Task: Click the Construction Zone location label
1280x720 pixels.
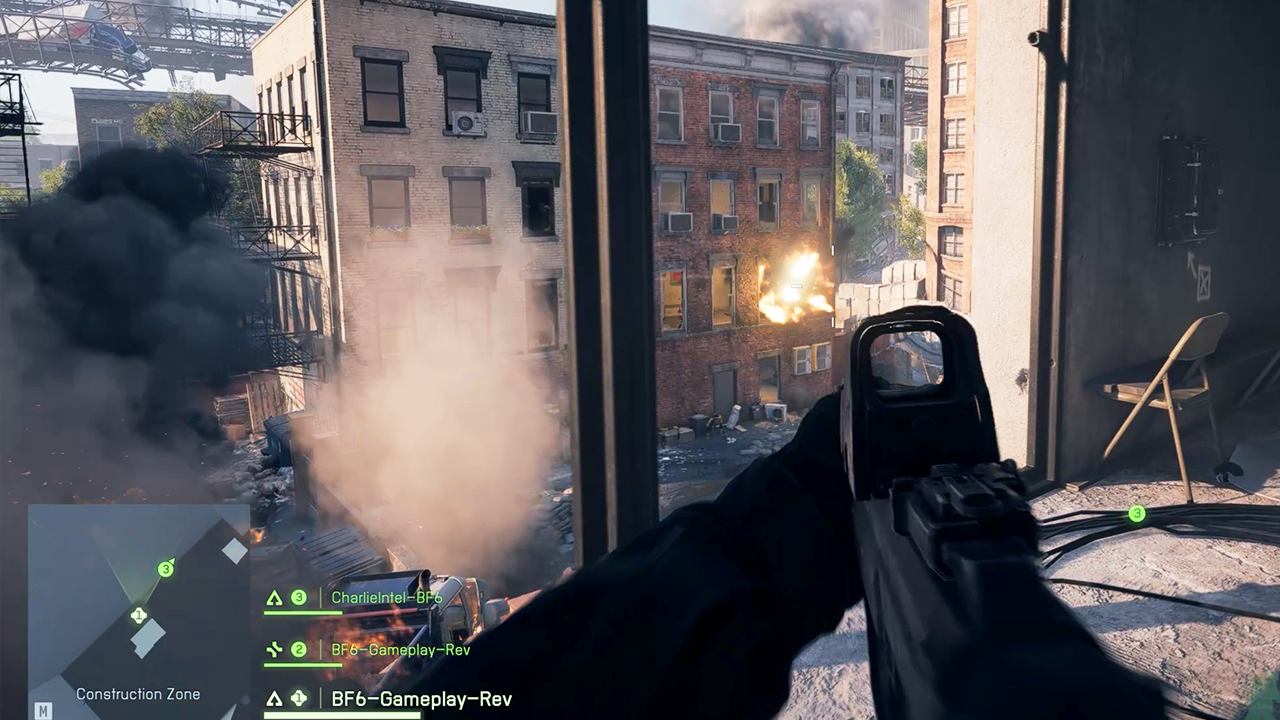Action: point(138,694)
